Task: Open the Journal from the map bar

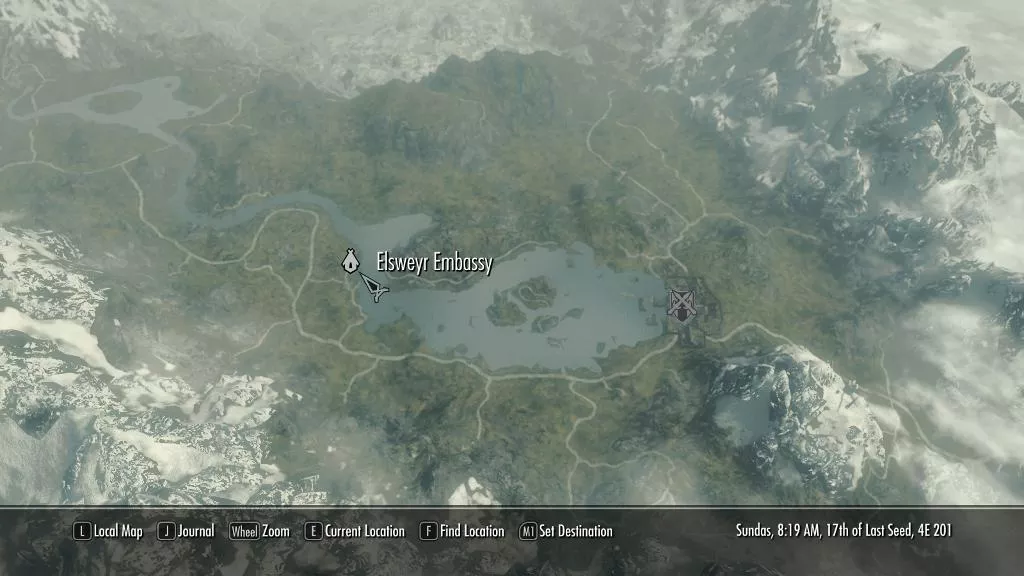Action: tap(186, 531)
